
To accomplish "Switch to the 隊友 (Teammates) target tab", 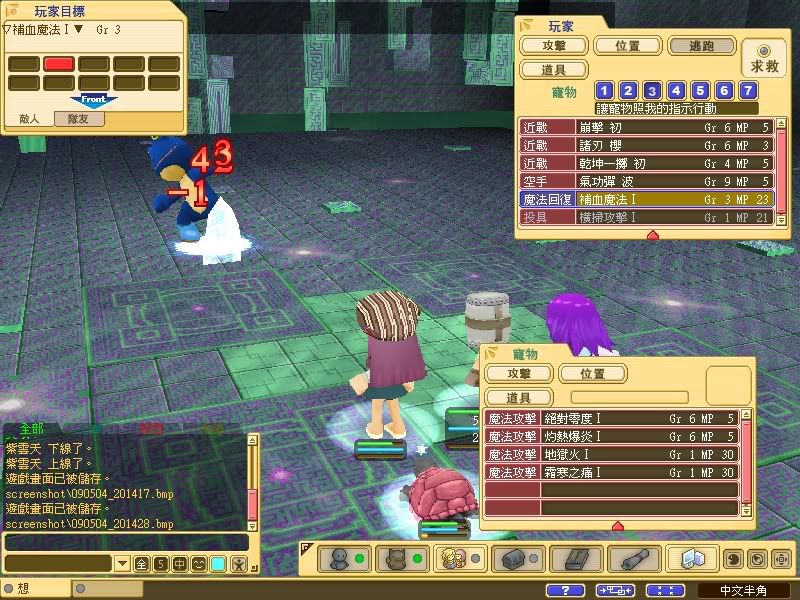I will (80, 119).
